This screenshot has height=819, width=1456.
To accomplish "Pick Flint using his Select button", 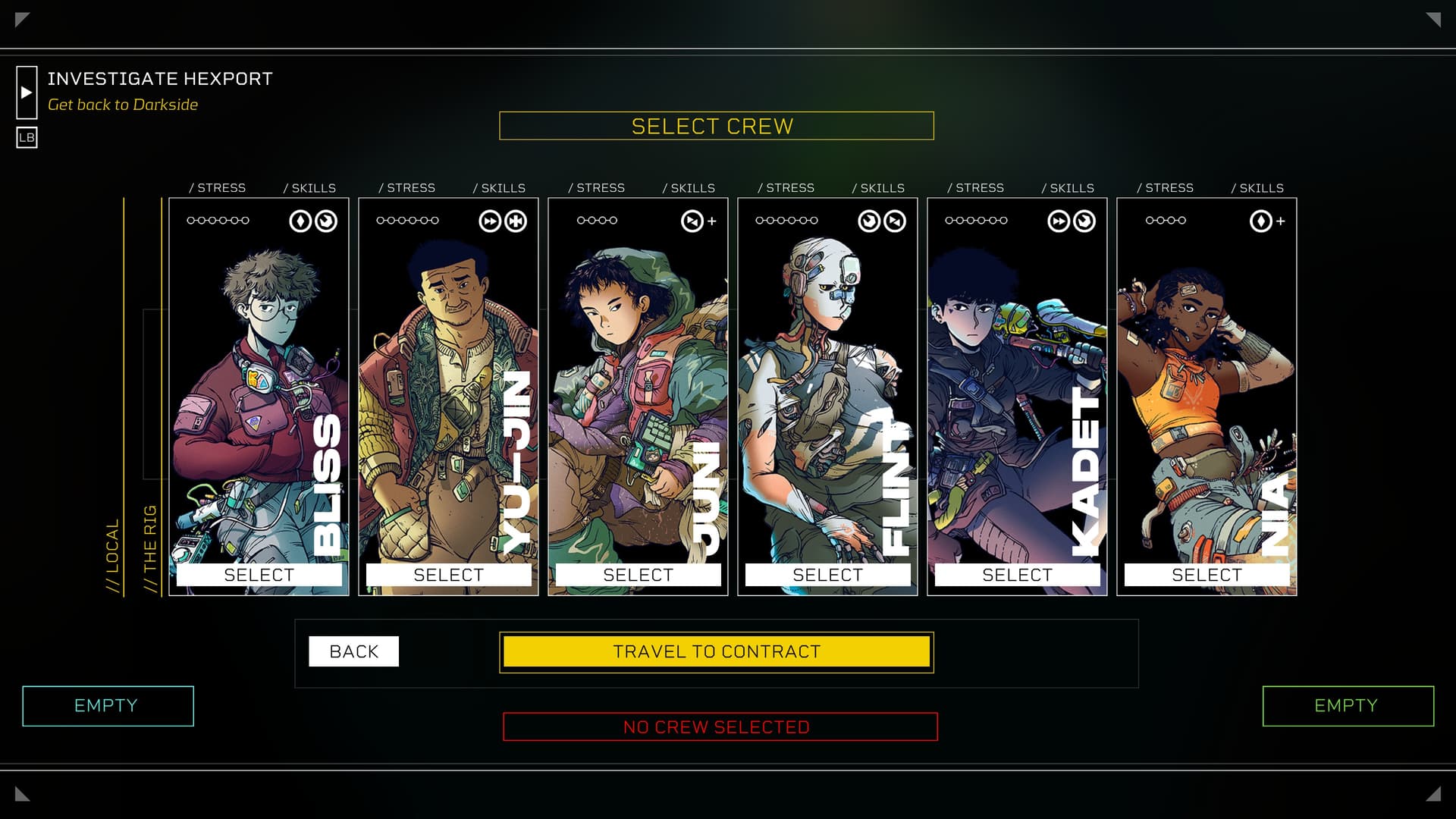I will coord(827,575).
